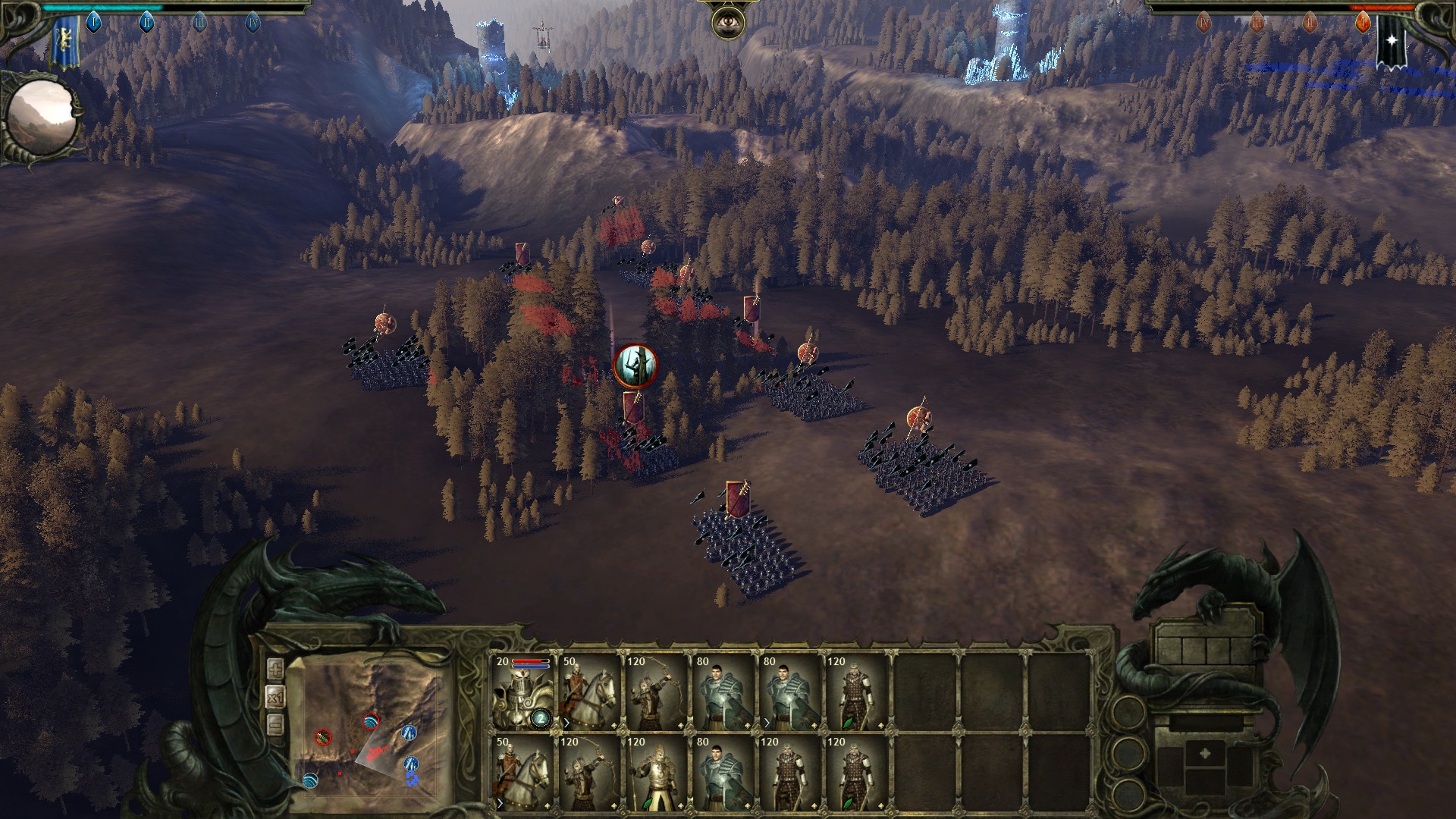Select the golden-armored spearman unit card
Image resolution: width=1456 pixels, height=819 pixels.
[657, 775]
